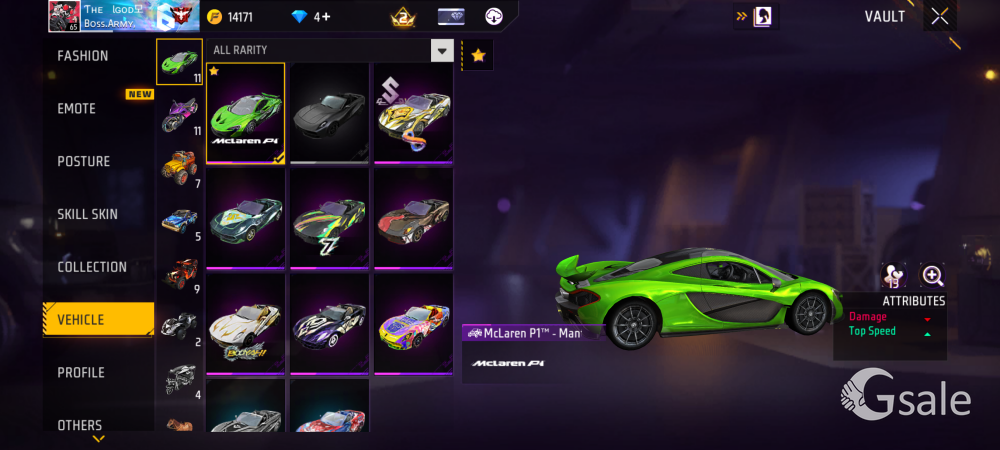Select the motorcycle vehicle type
Screen dimensions: 1000x450
[179, 113]
